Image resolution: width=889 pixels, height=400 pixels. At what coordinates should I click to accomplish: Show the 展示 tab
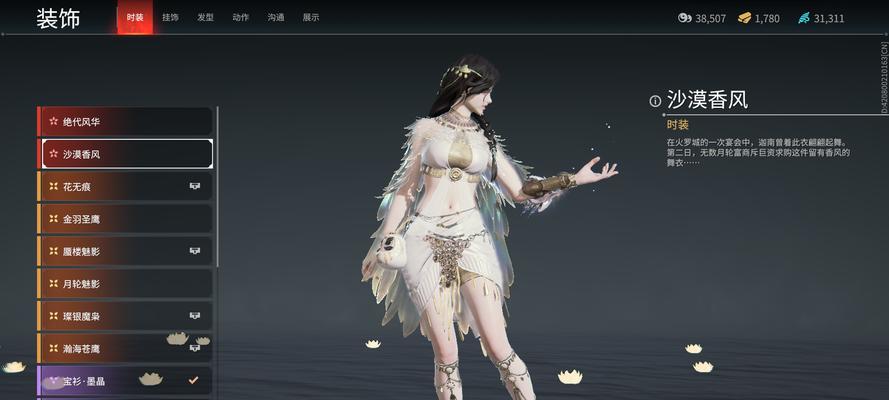coord(311,18)
